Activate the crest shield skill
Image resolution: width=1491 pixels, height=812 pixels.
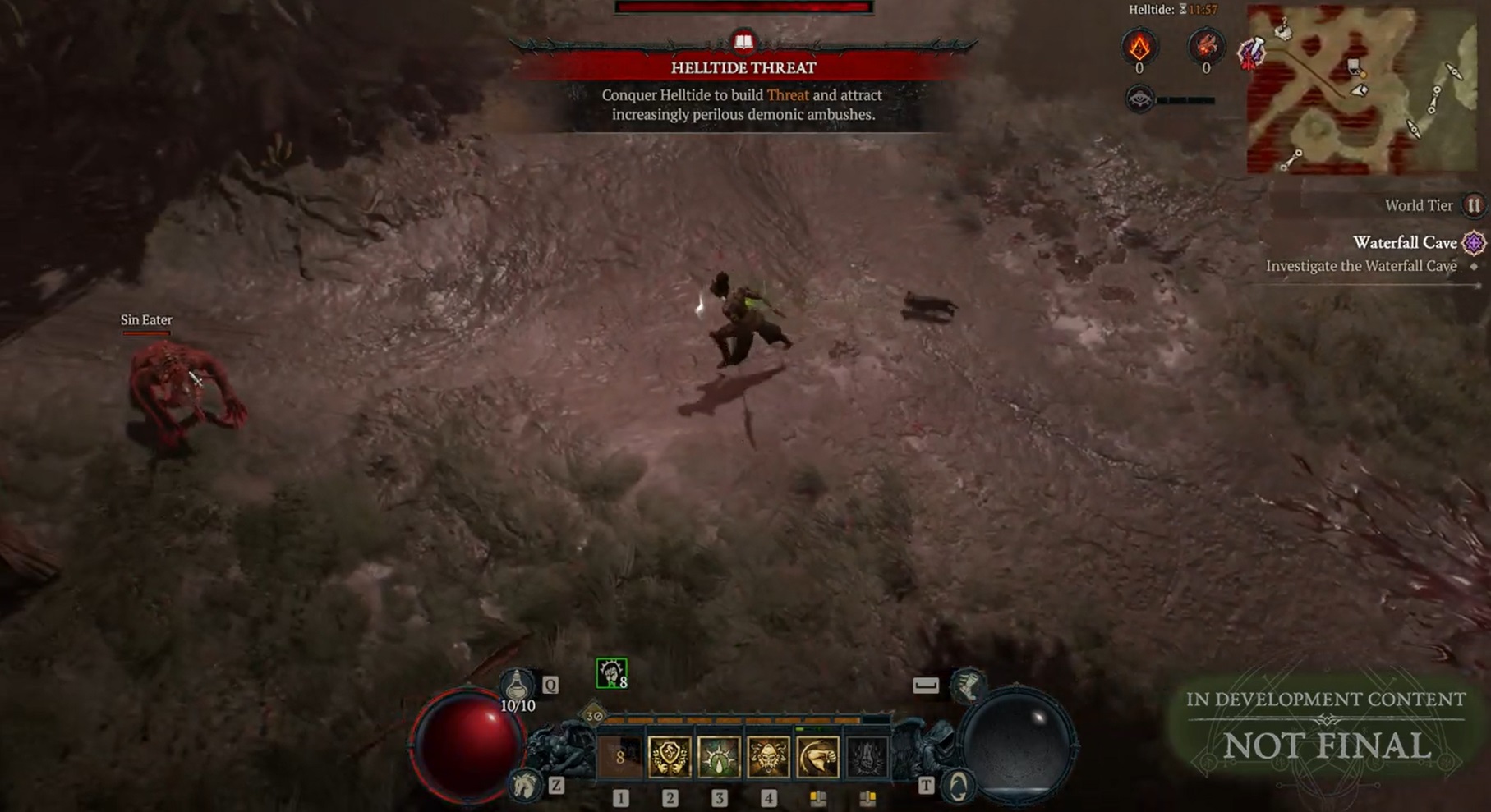(670, 757)
